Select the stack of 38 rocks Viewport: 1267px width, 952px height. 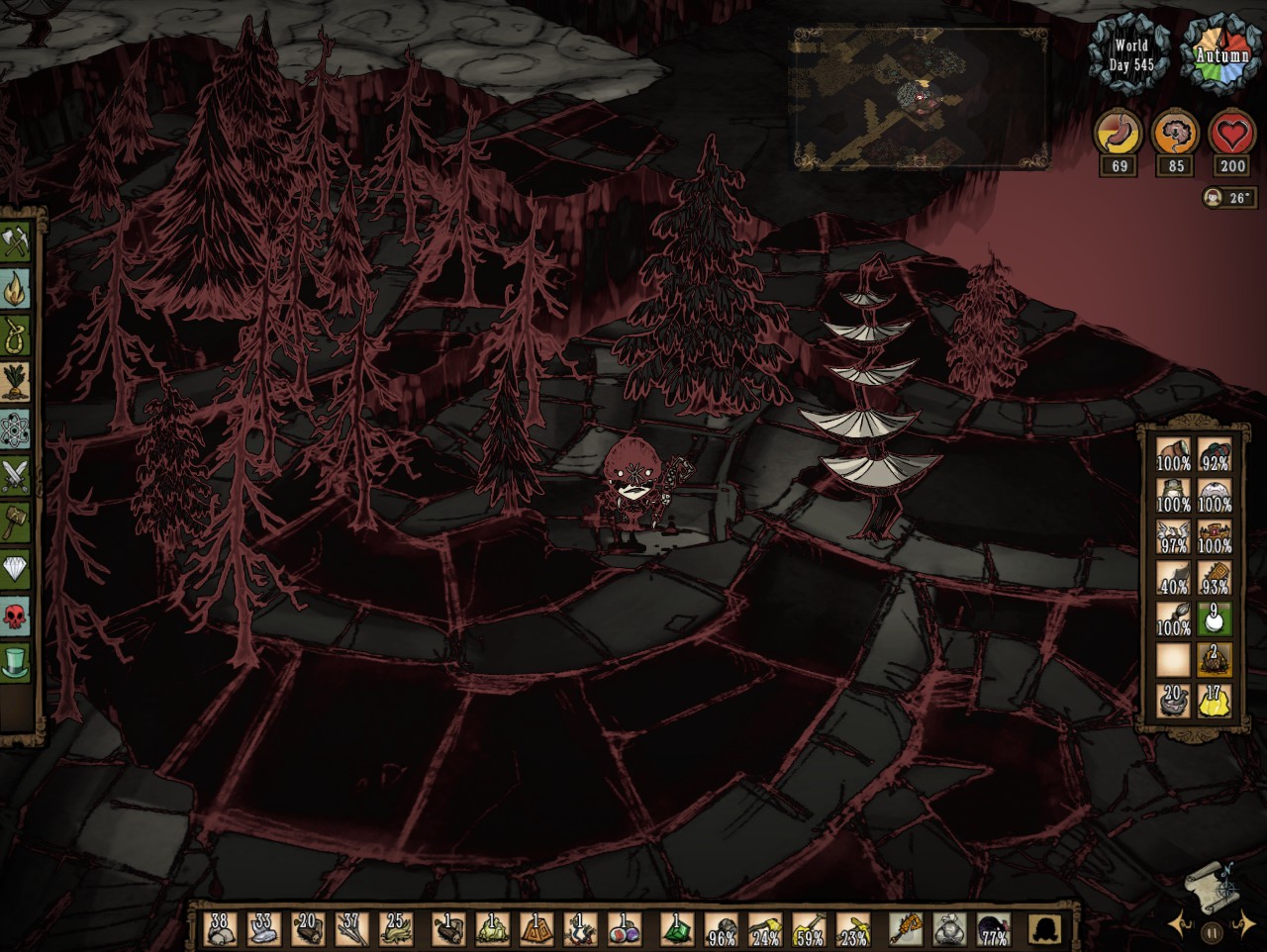[x=220, y=929]
